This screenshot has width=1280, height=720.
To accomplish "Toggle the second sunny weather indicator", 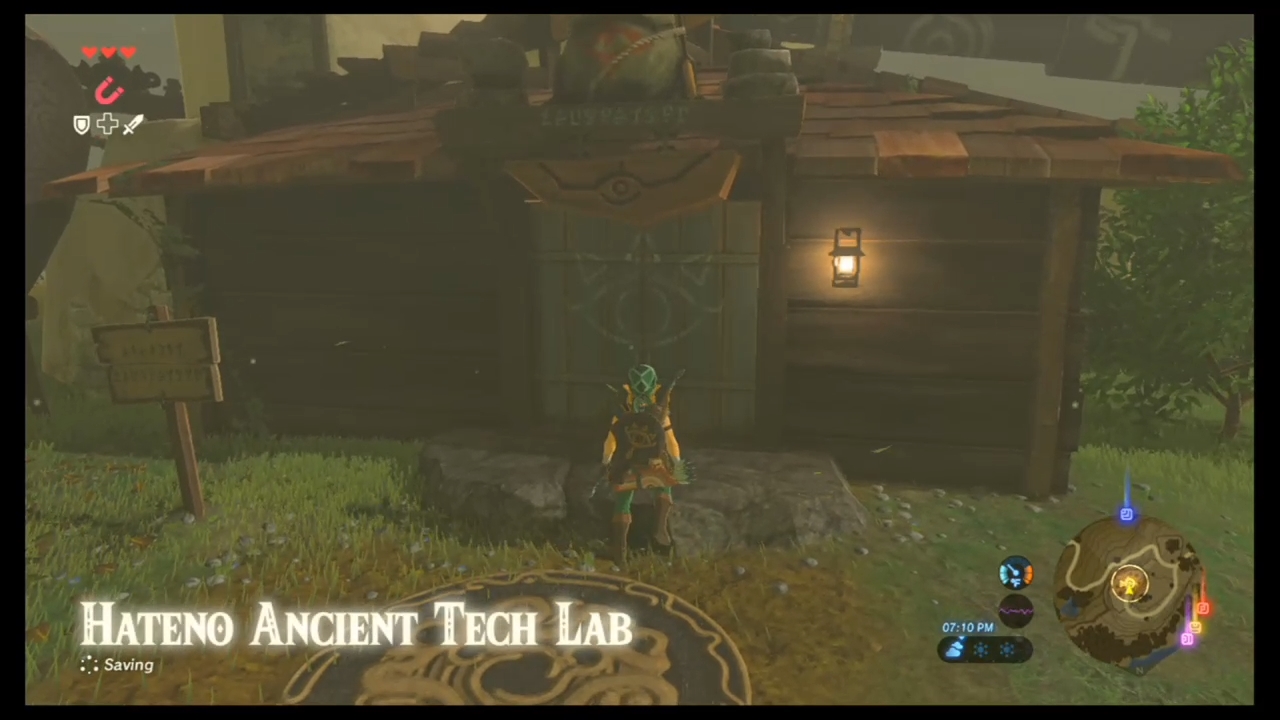I will (x=1008, y=648).
